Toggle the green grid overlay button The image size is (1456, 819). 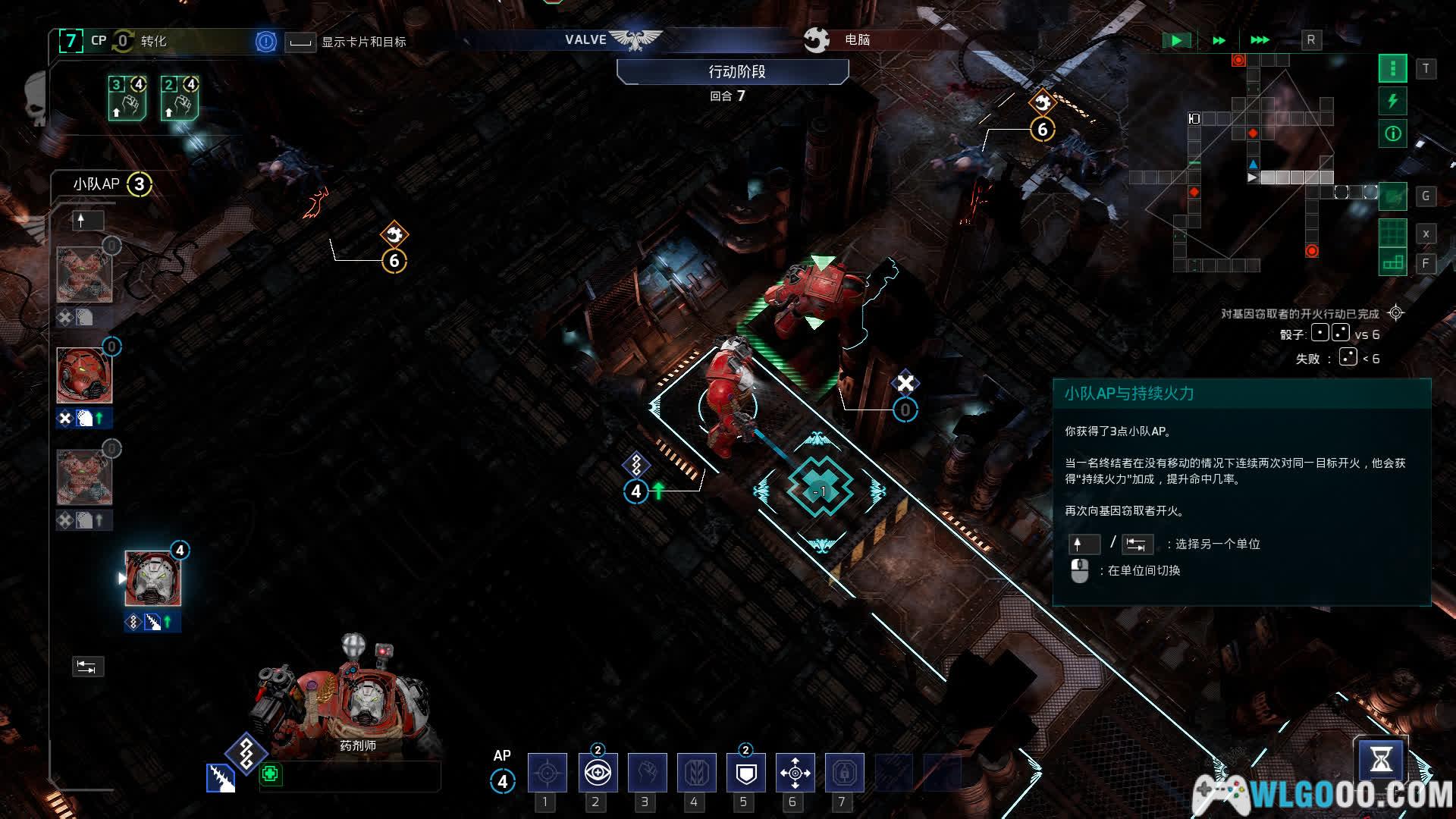click(1392, 232)
